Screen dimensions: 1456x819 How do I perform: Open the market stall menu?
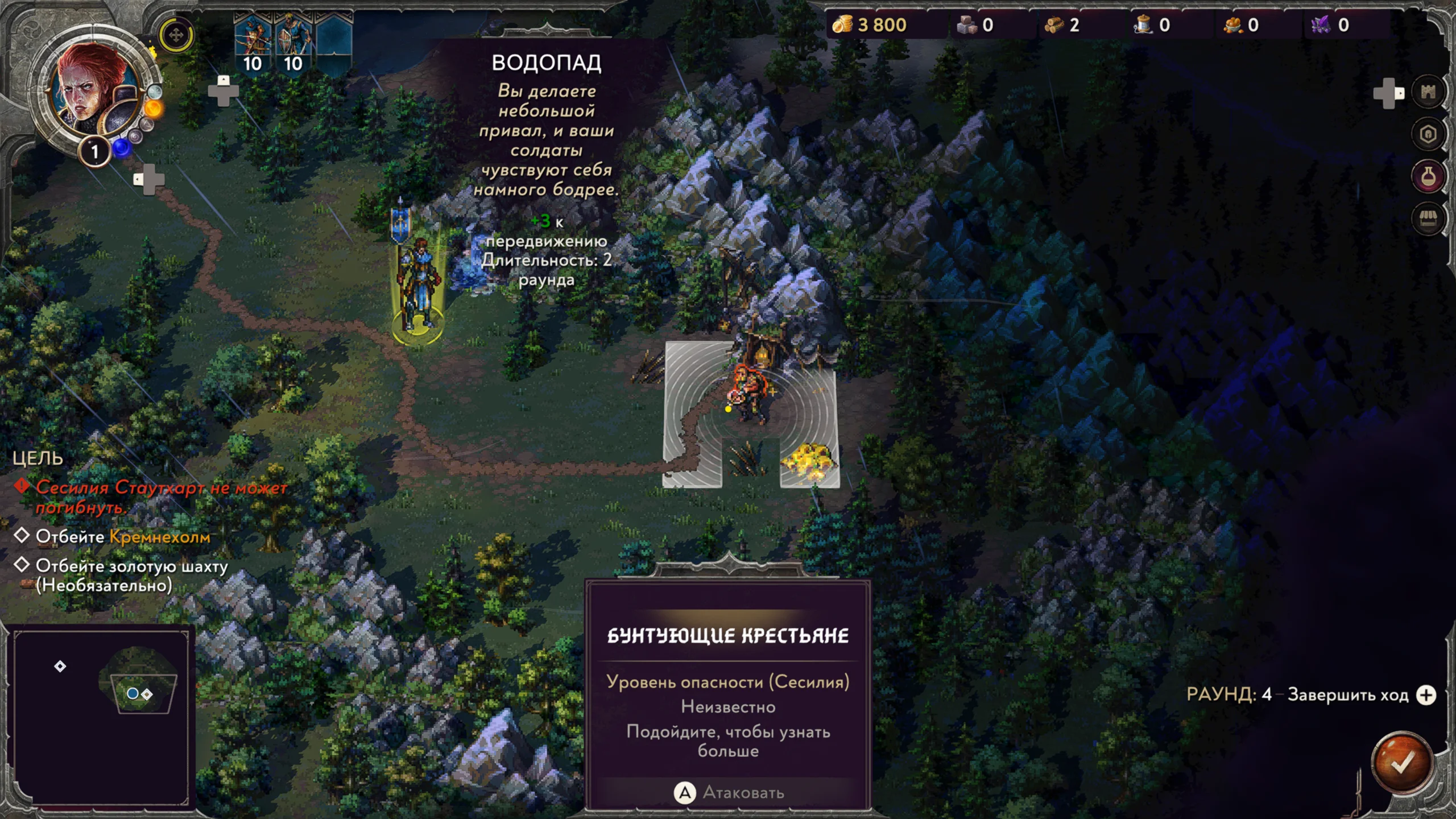(x=1428, y=219)
